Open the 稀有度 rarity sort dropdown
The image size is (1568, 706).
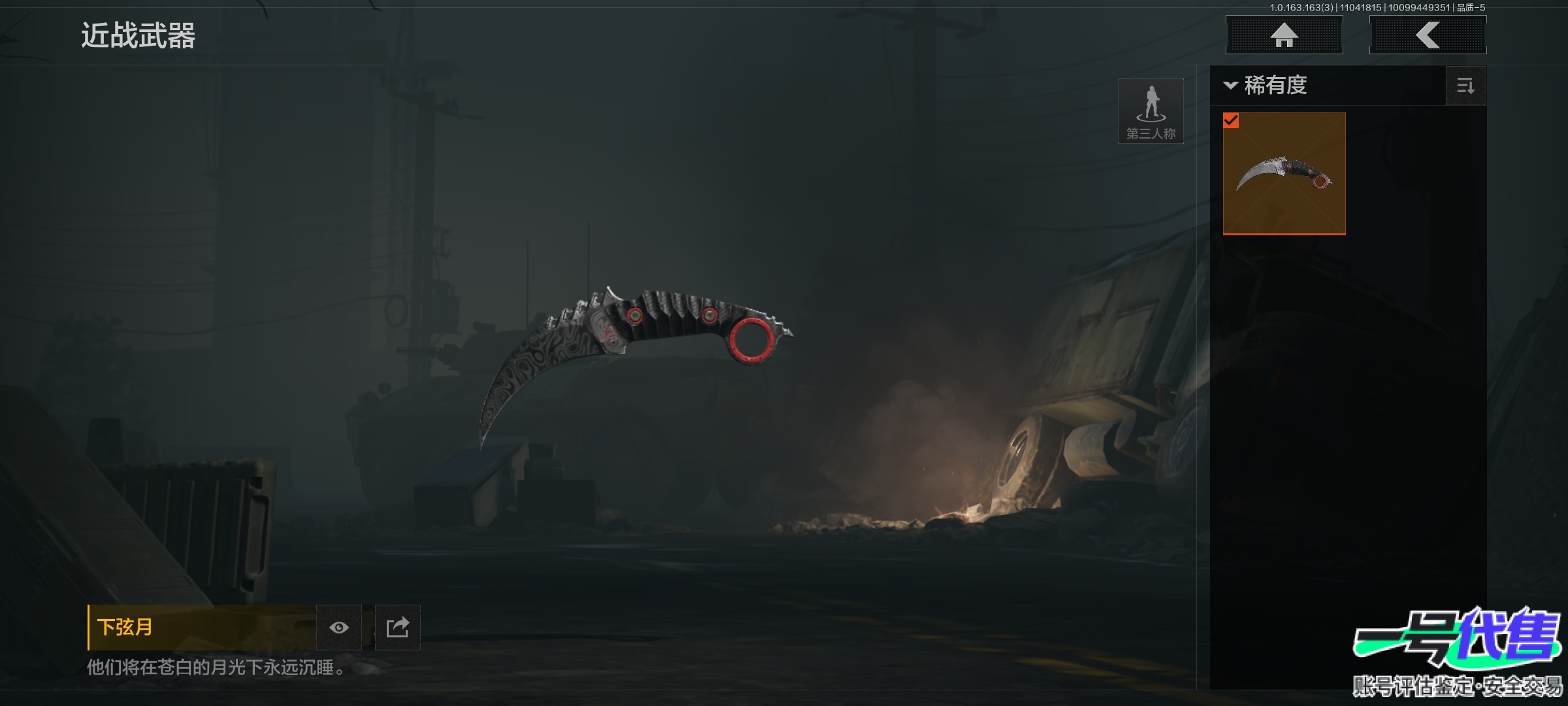1266,86
